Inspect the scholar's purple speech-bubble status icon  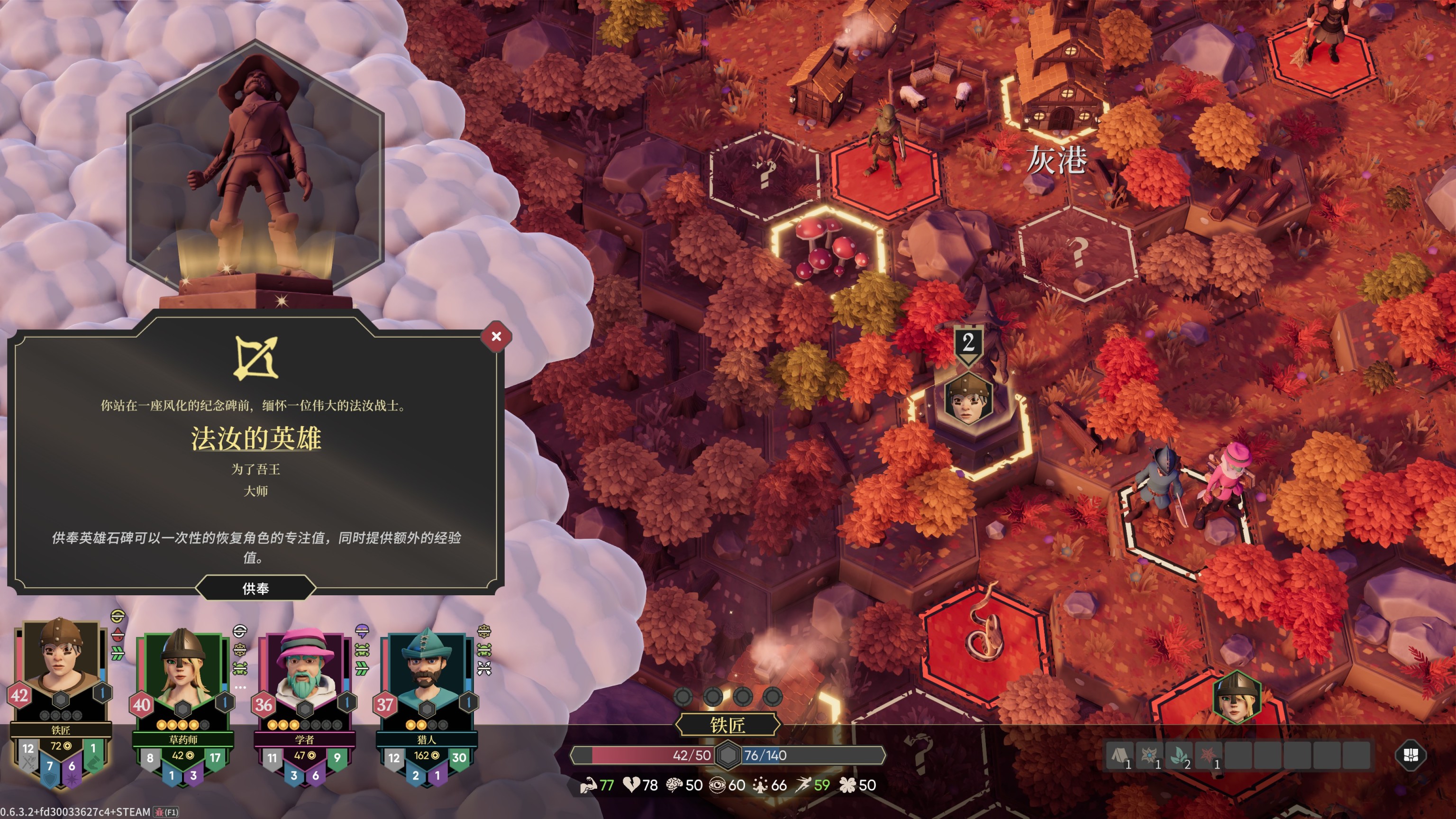(362, 629)
